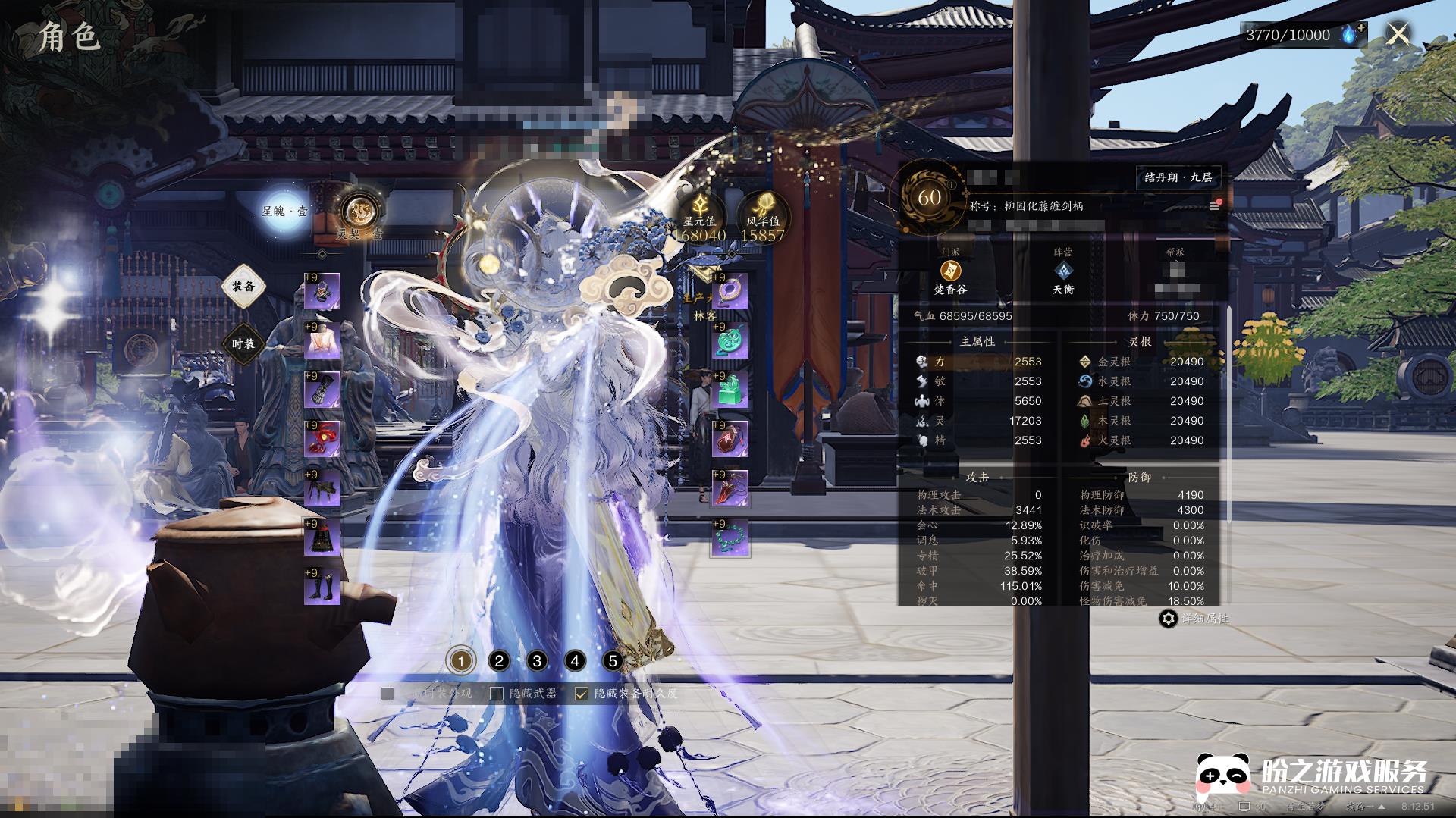Select the +9 boots equipment slot

tap(322, 588)
